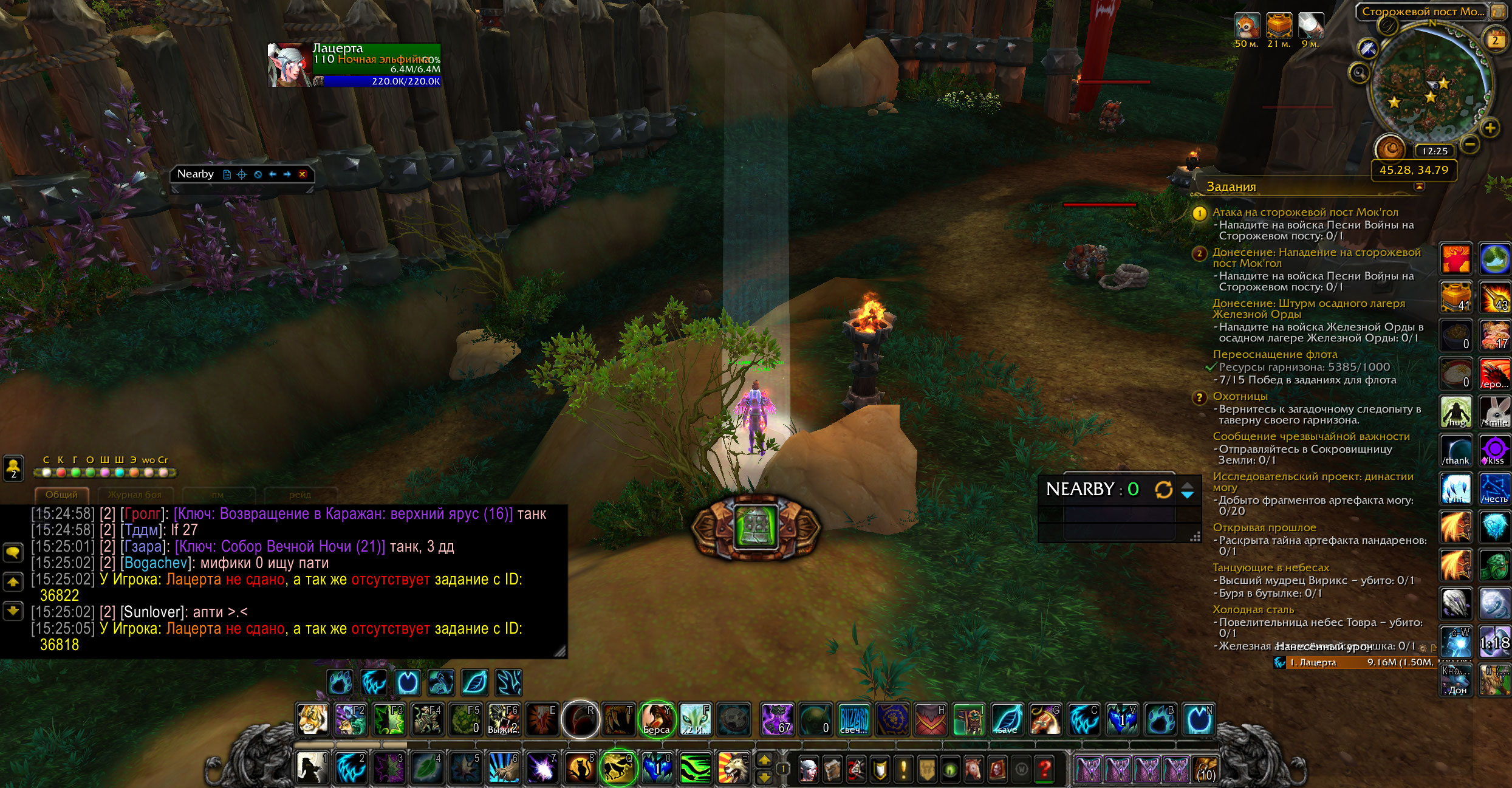The image size is (1512, 788).
Task: Collapse the Задания quest tracker
Action: pyautogui.click(x=1419, y=187)
